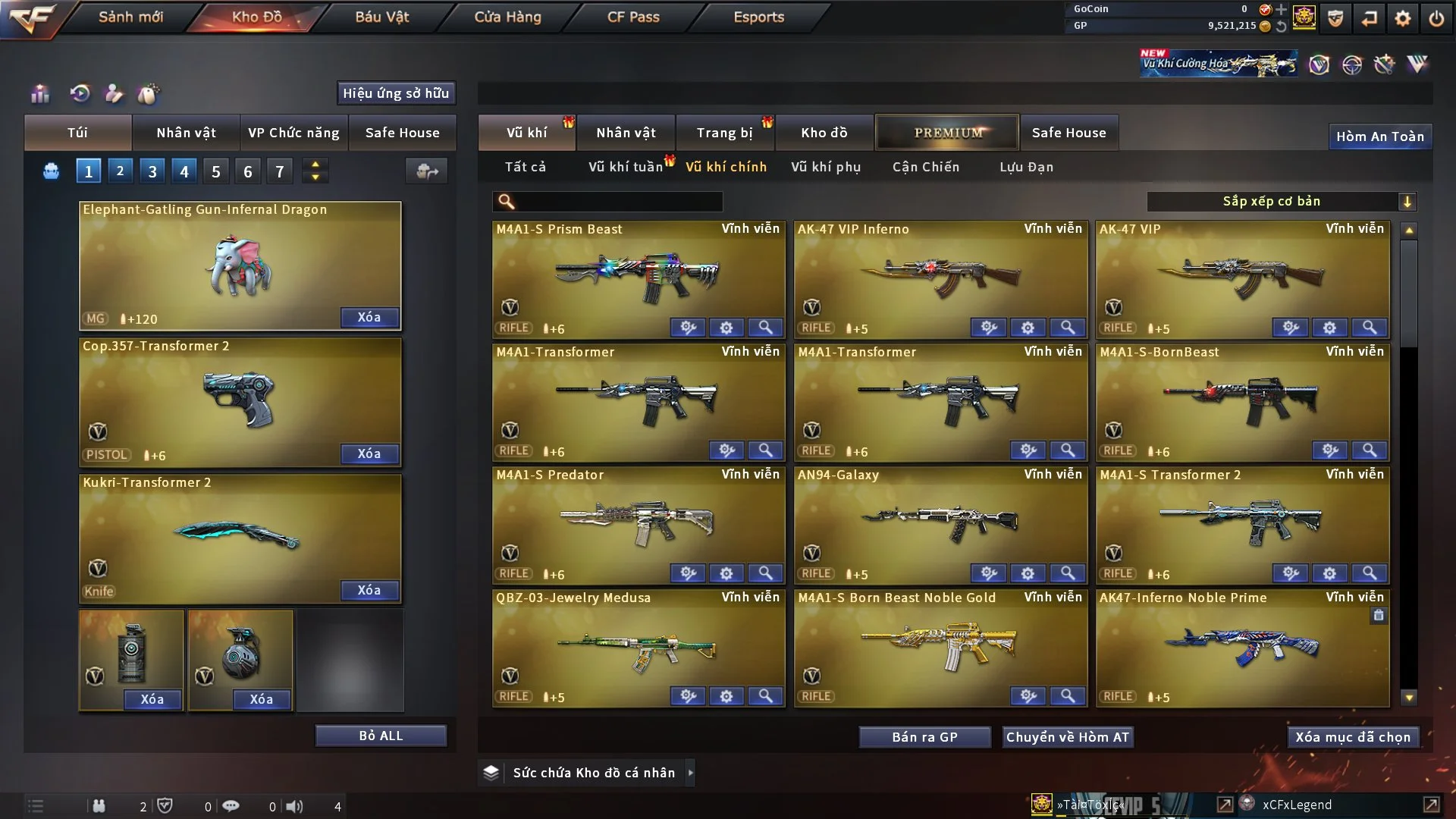This screenshot has width=1456, height=819.
Task: Click the power exit icon
Action: click(1436, 18)
